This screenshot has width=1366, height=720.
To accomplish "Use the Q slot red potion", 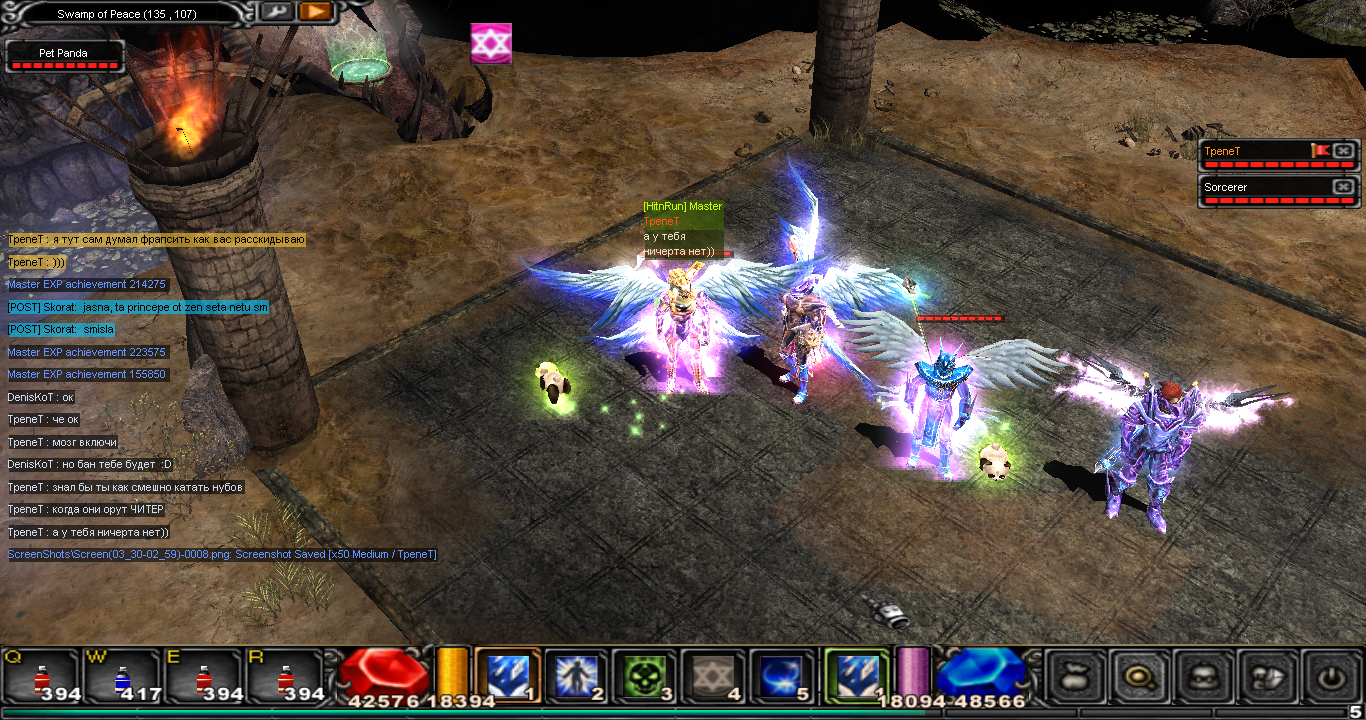I will (x=41, y=675).
